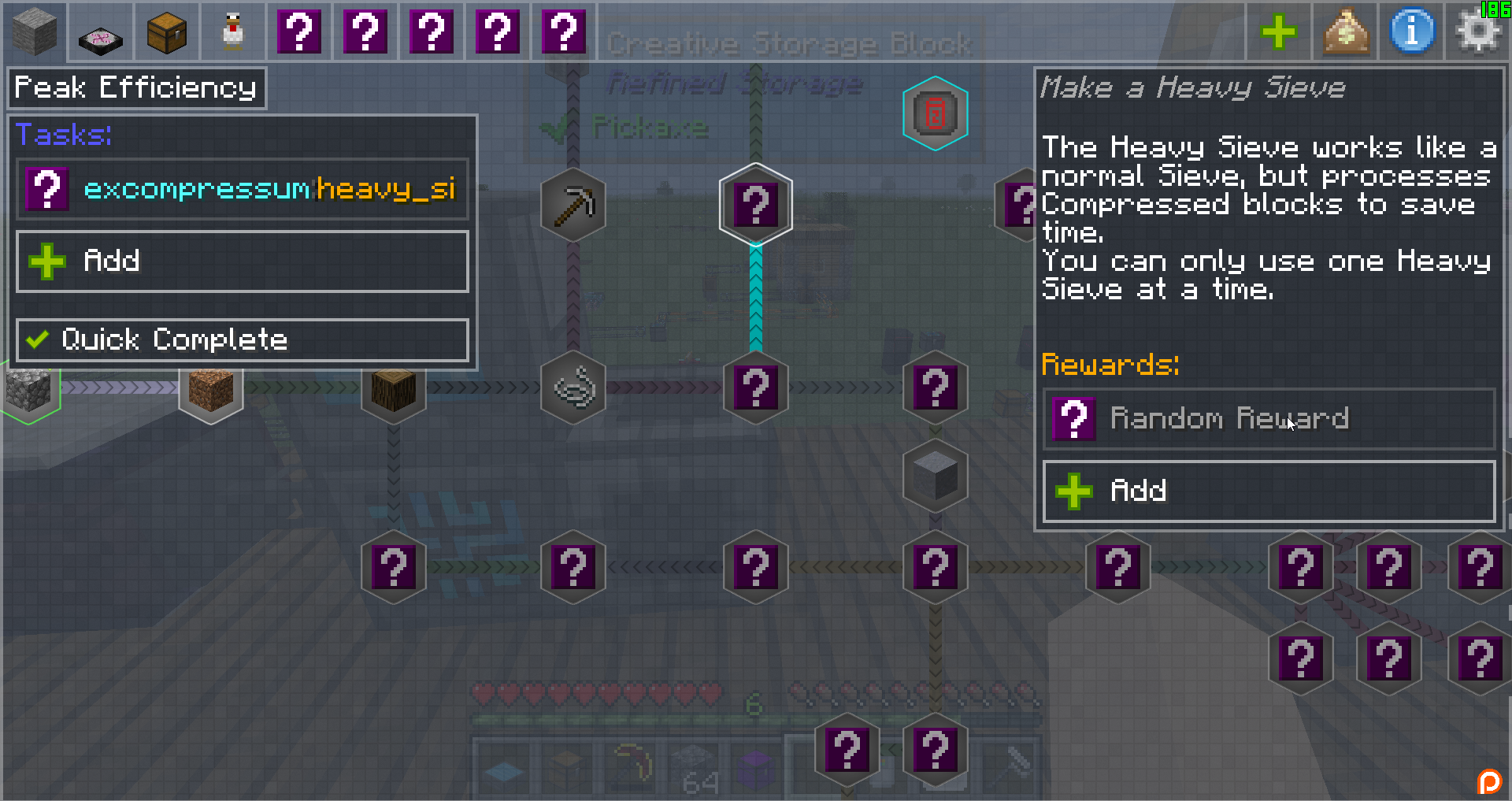Click Add under the Rewards section
This screenshot has height=801, width=1512.
click(x=1268, y=491)
